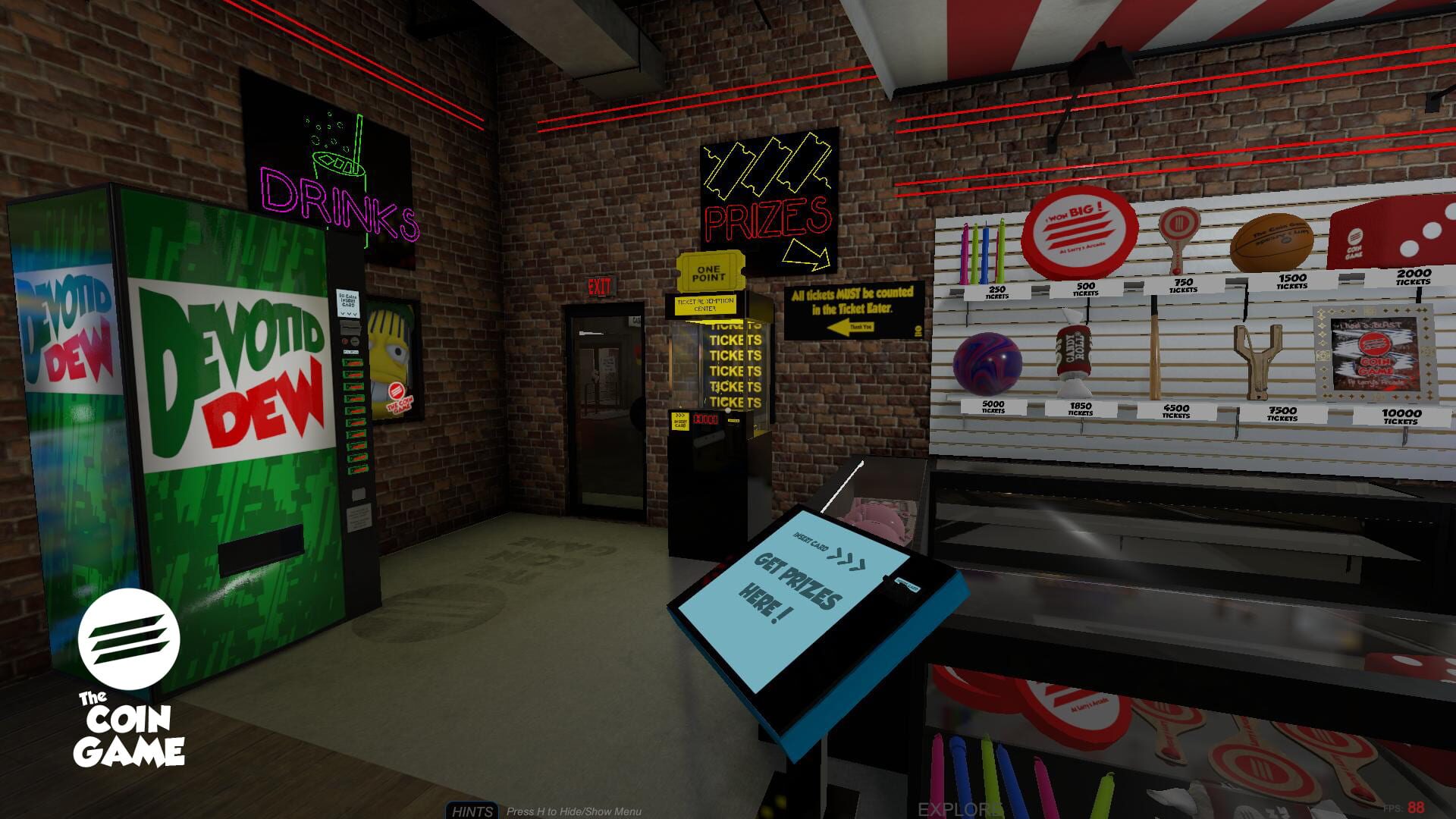Click the EXPLORE label at bottom
Image resolution: width=1456 pixels, height=819 pixels.
[x=957, y=808]
